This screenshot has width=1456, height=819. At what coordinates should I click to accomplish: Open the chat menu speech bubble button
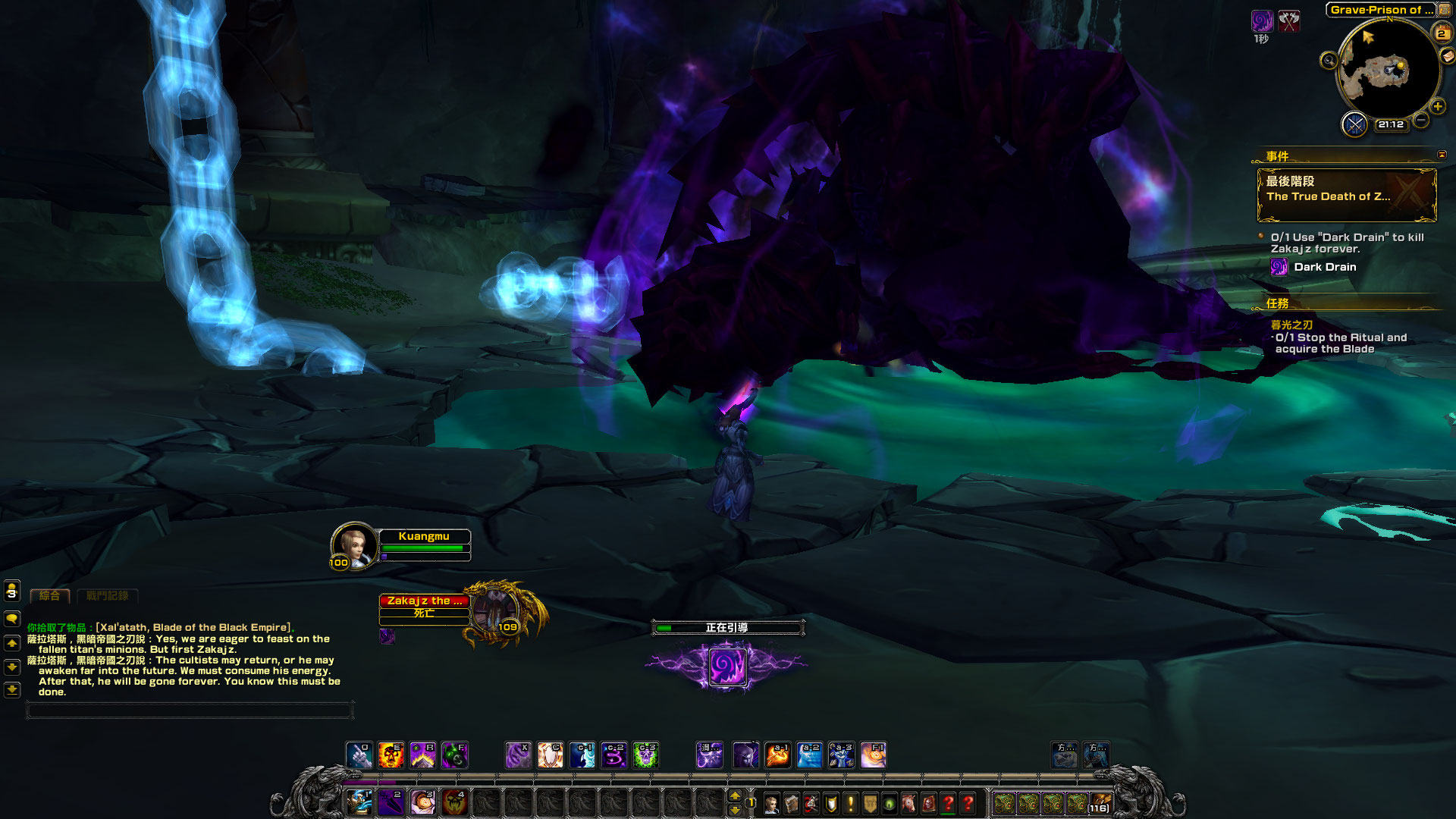(12, 619)
